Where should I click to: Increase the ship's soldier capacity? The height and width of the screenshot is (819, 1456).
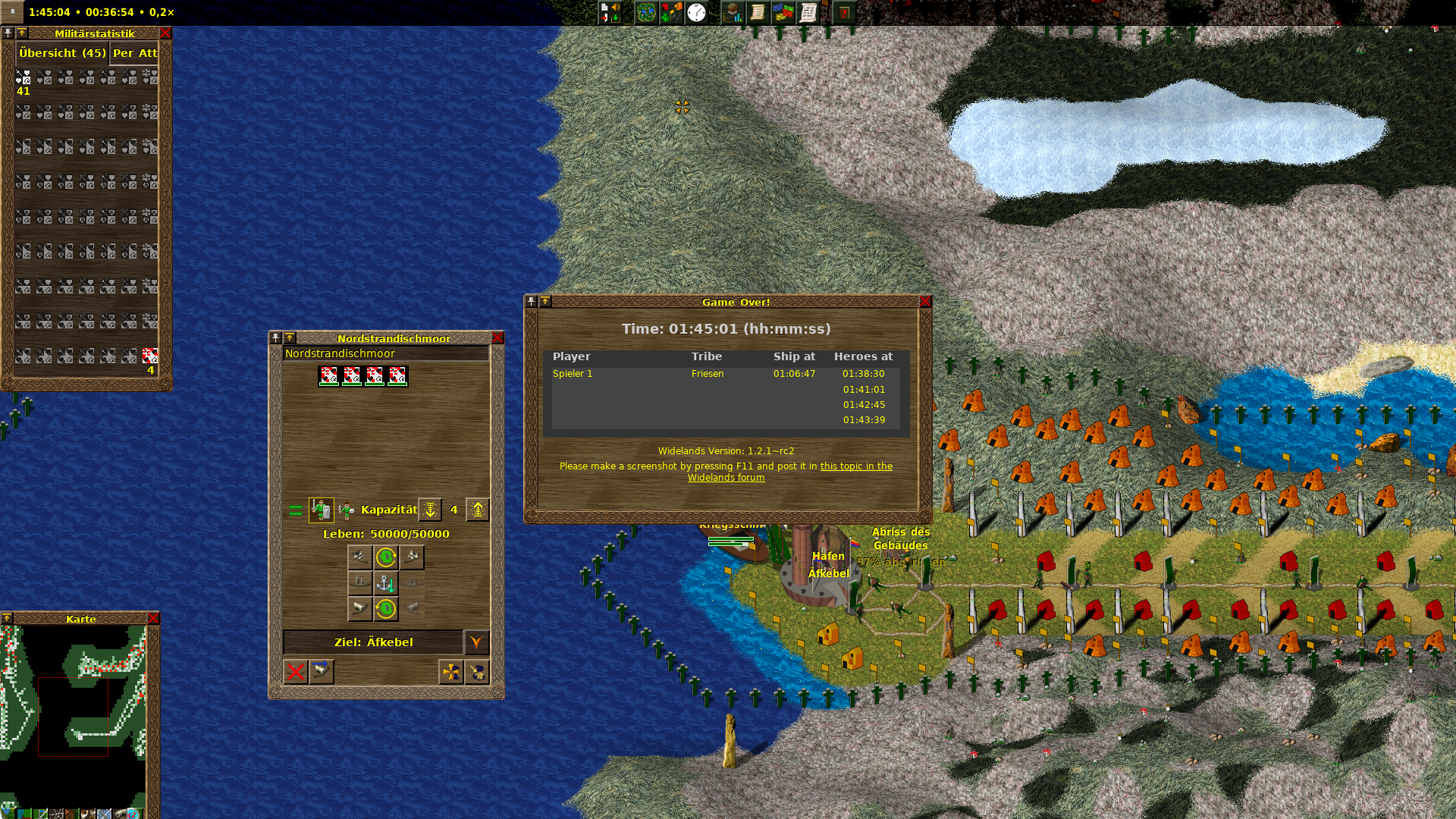click(478, 510)
